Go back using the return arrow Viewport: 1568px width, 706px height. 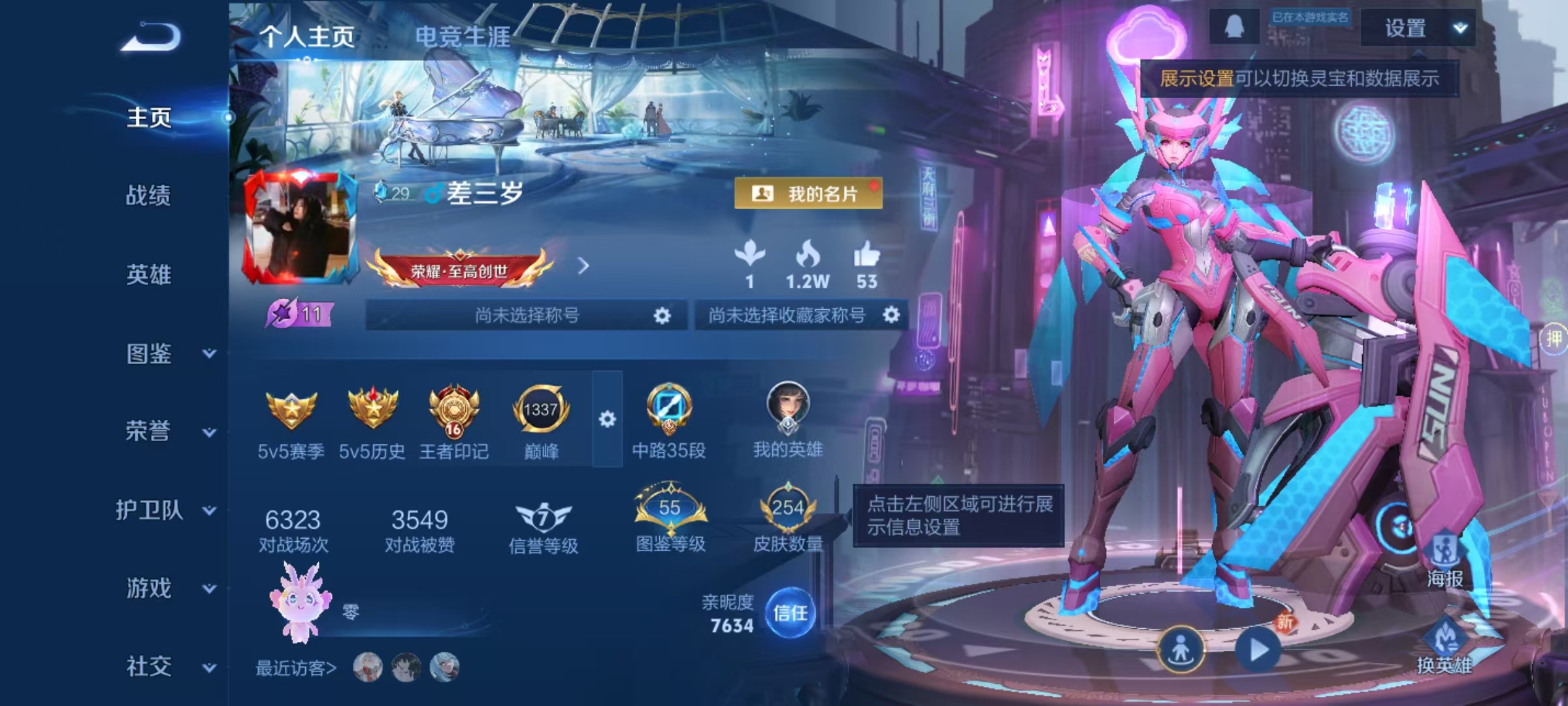point(150,37)
